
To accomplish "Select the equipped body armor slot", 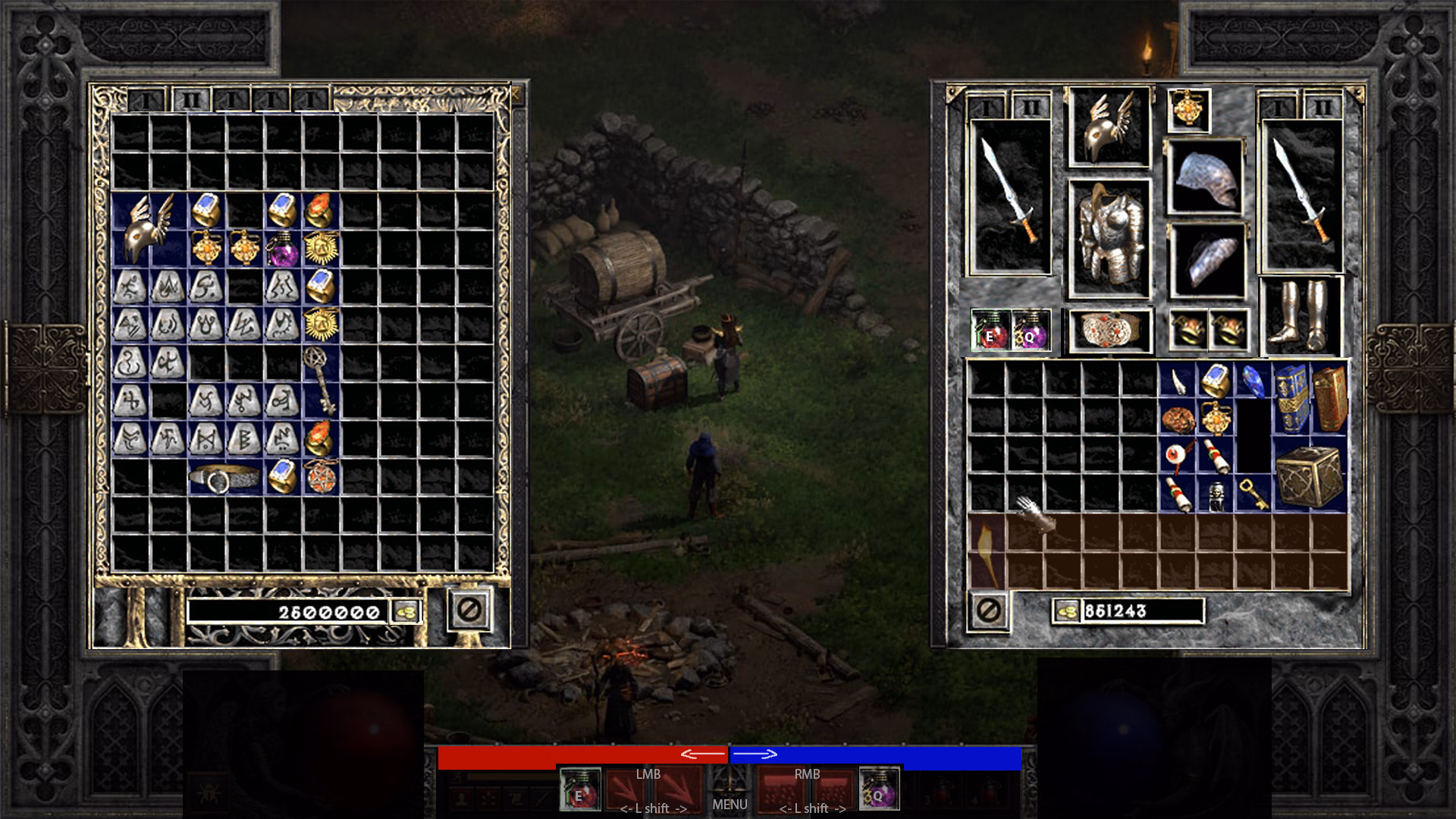I will tap(1109, 238).
